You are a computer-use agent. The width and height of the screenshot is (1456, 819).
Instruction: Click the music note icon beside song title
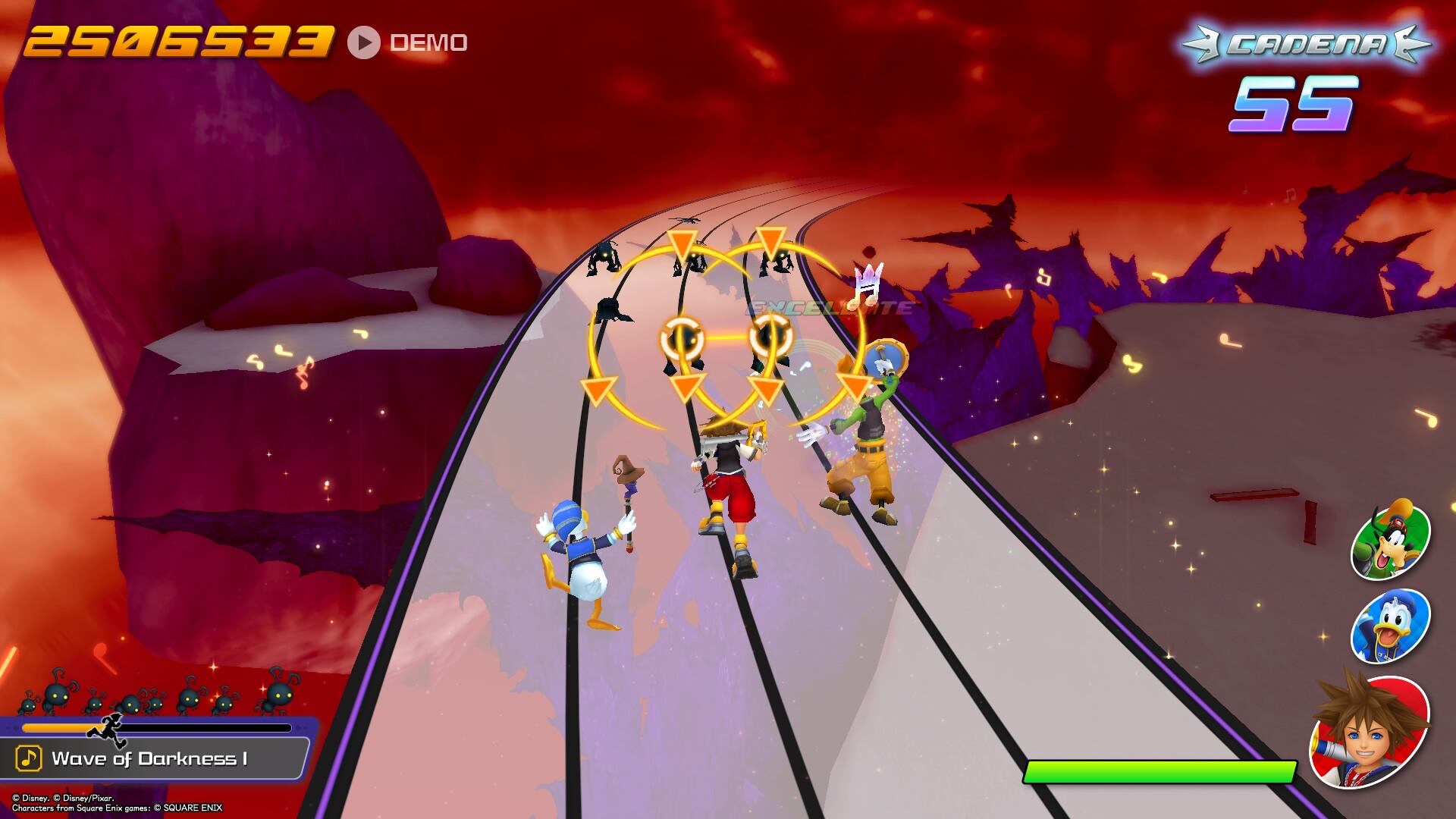pos(29,758)
